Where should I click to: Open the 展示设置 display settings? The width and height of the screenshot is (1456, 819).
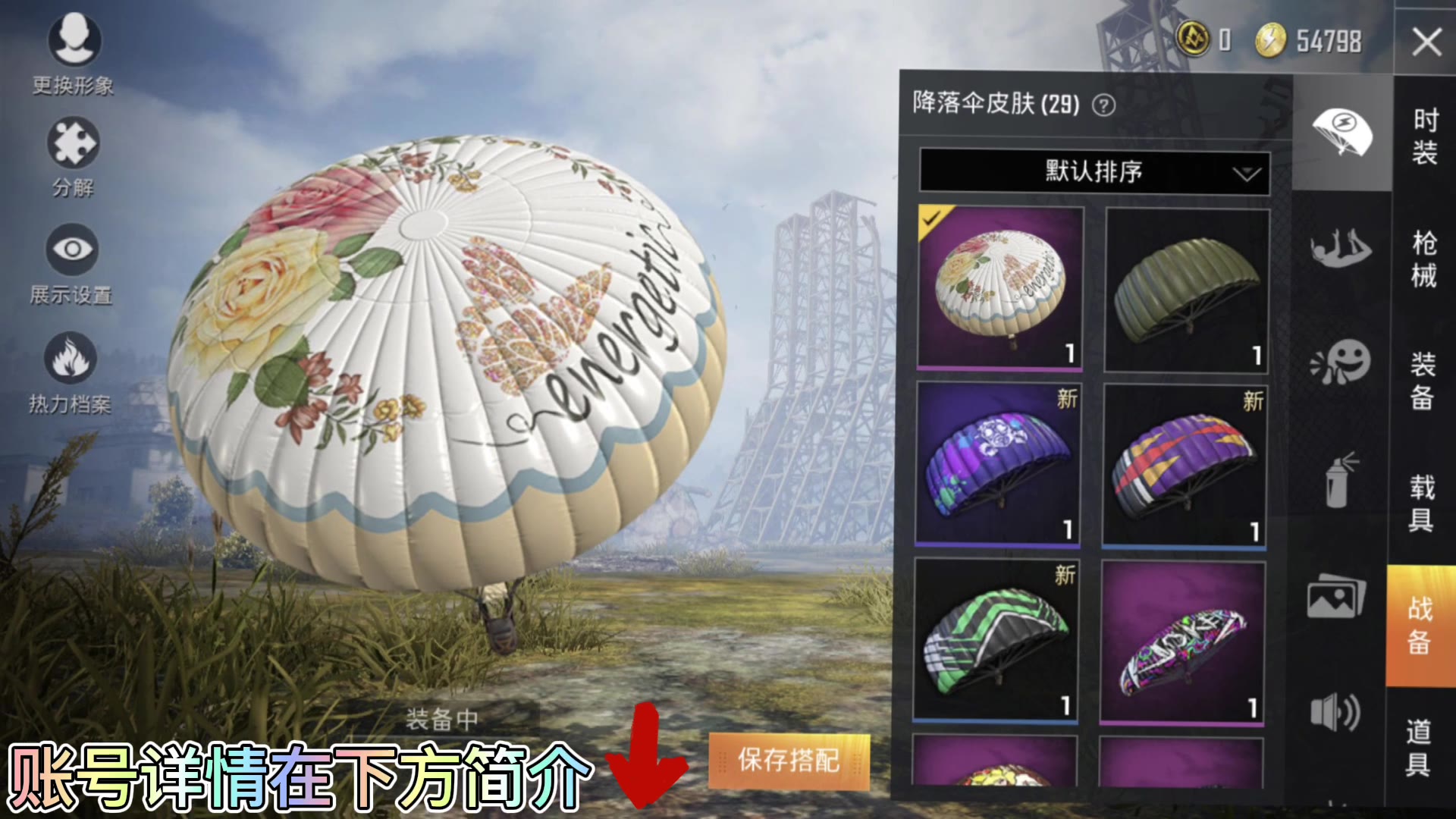tap(72, 250)
